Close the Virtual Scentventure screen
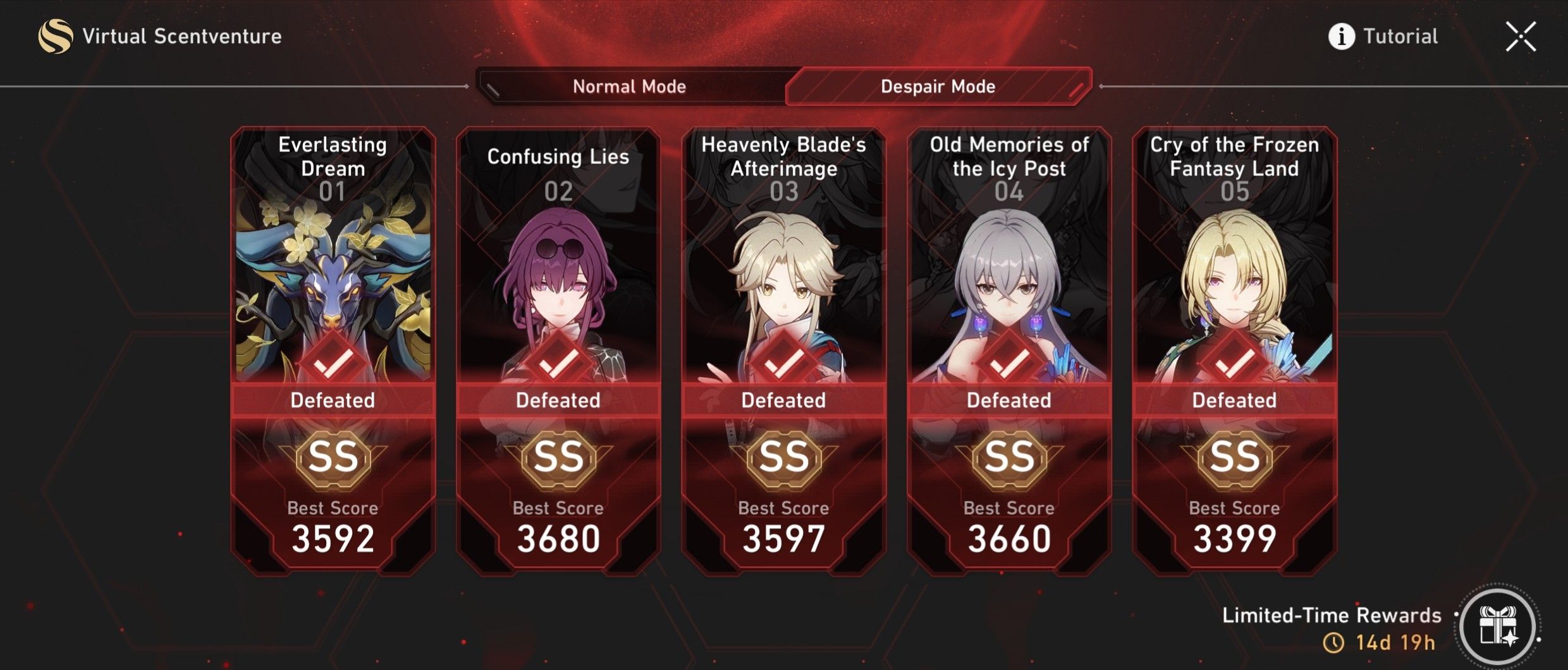1568x670 pixels. pos(1521,35)
